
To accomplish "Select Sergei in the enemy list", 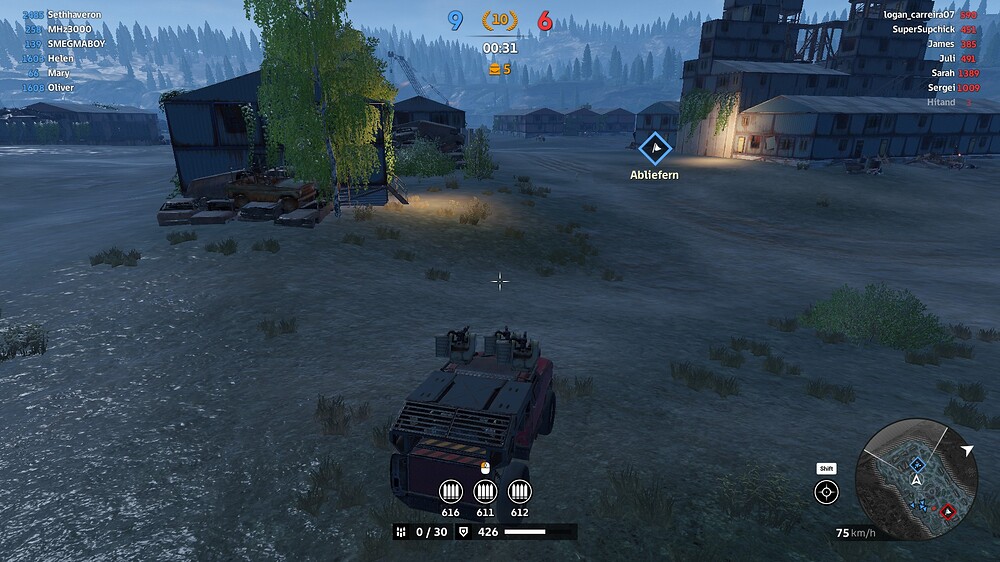I will (940, 88).
